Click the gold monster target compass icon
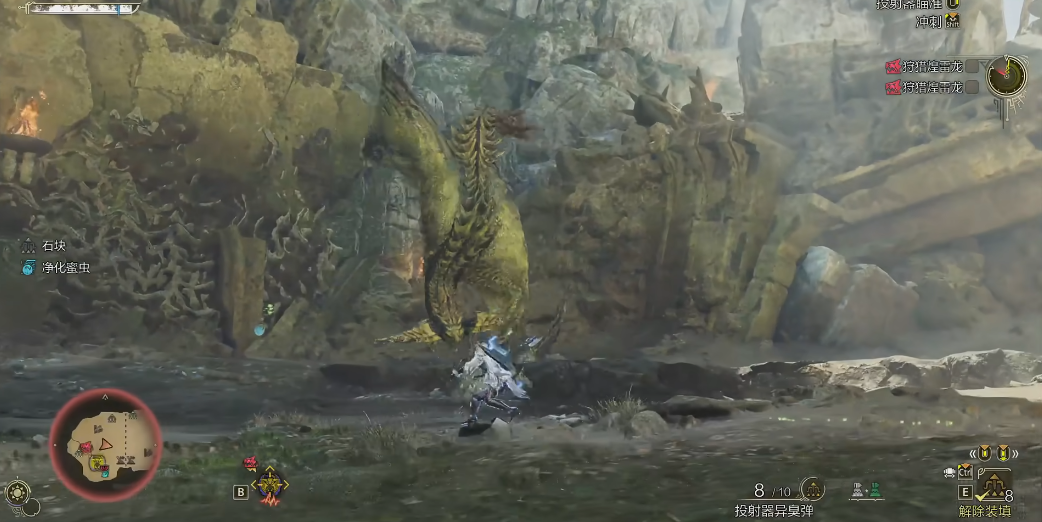Screen dimensions: 1042x522 click(269, 485)
